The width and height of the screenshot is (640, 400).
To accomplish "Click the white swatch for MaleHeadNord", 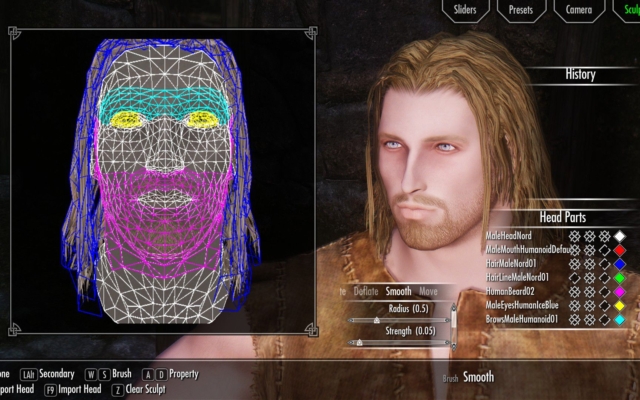I will (x=620, y=235).
